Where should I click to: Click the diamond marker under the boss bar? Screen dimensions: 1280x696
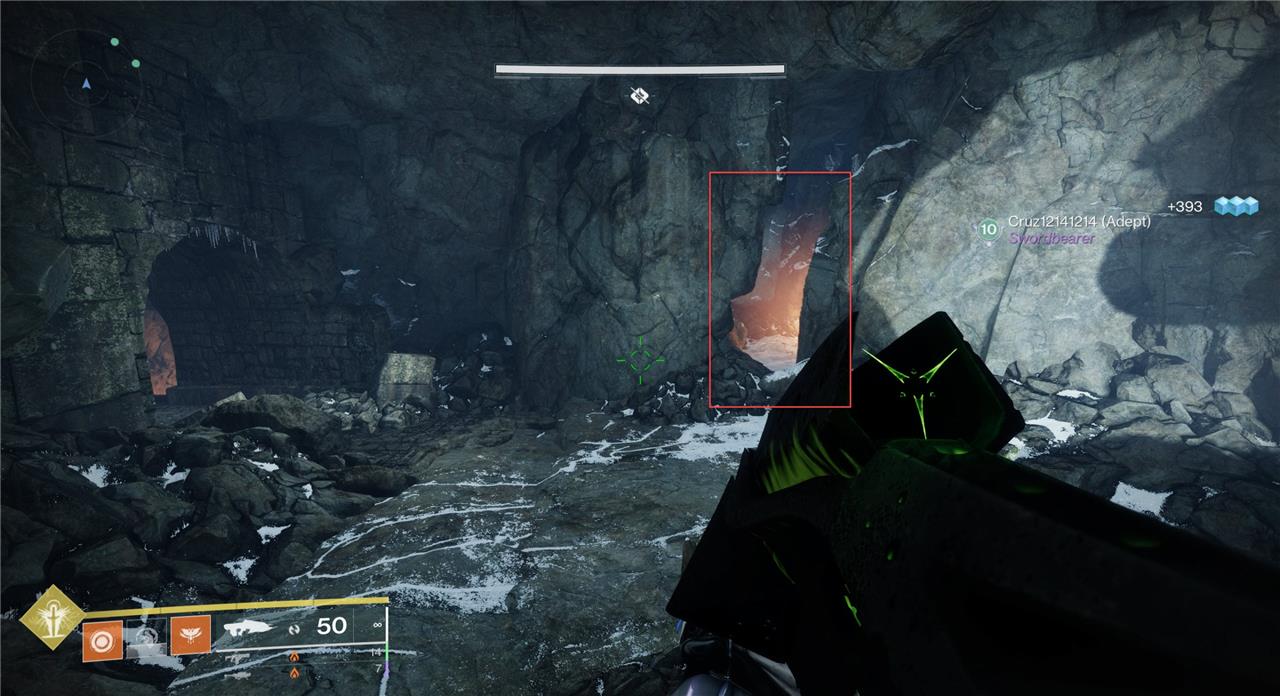coord(640,96)
